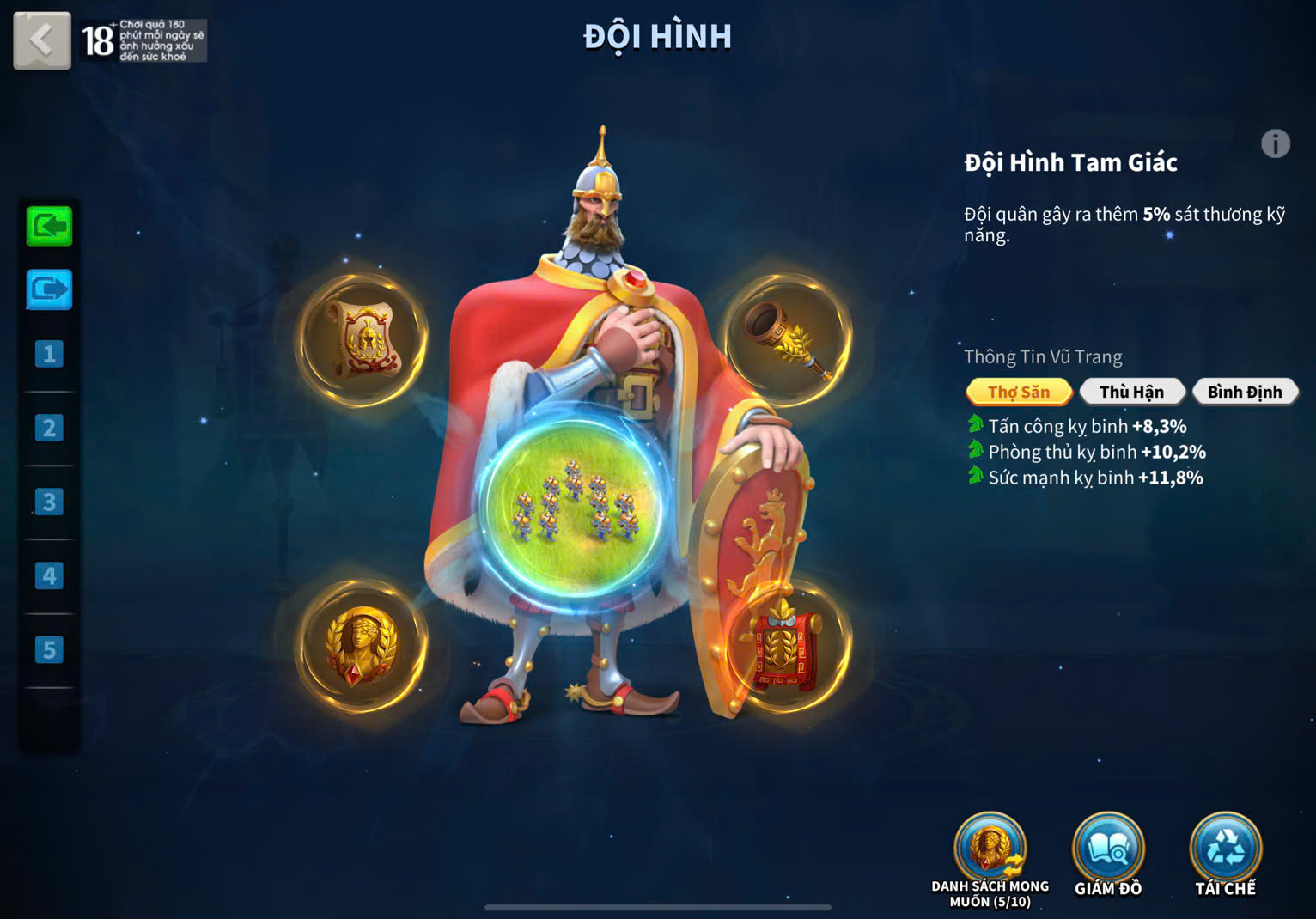Select formation preset 5
This screenshot has height=919, width=1316.
pyautogui.click(x=49, y=649)
